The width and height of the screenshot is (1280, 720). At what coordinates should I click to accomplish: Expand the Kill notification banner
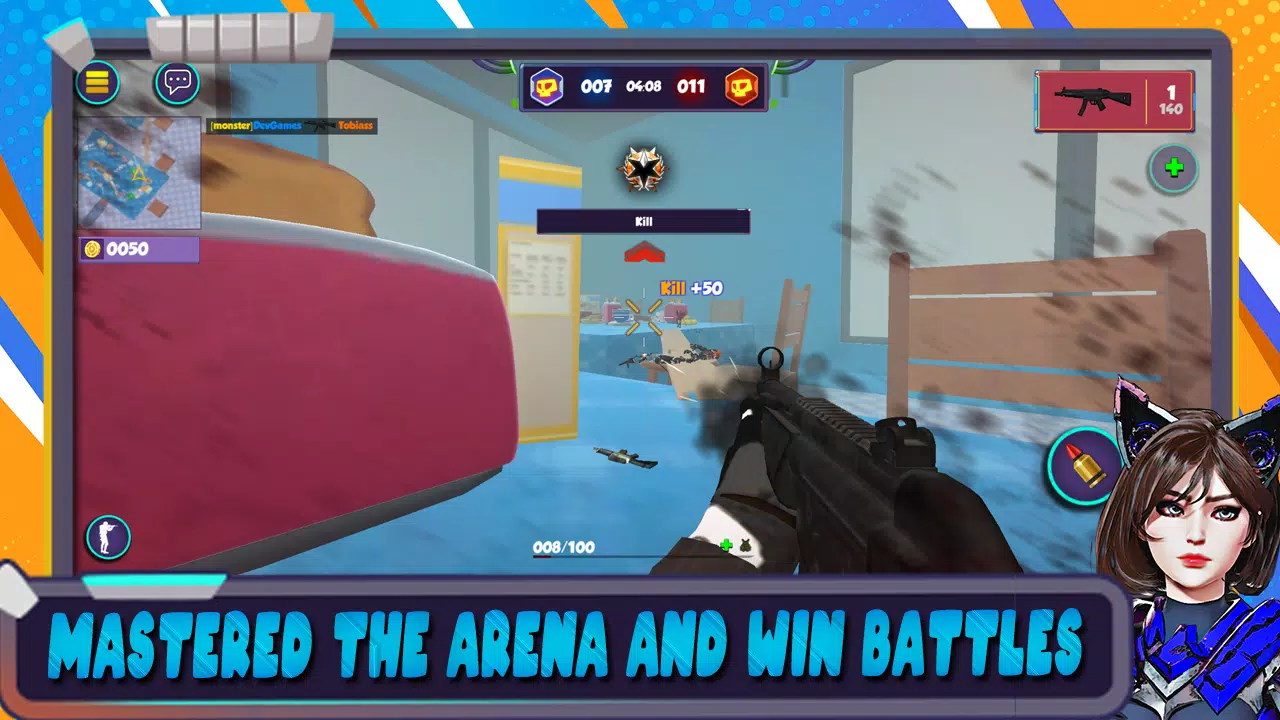click(643, 222)
